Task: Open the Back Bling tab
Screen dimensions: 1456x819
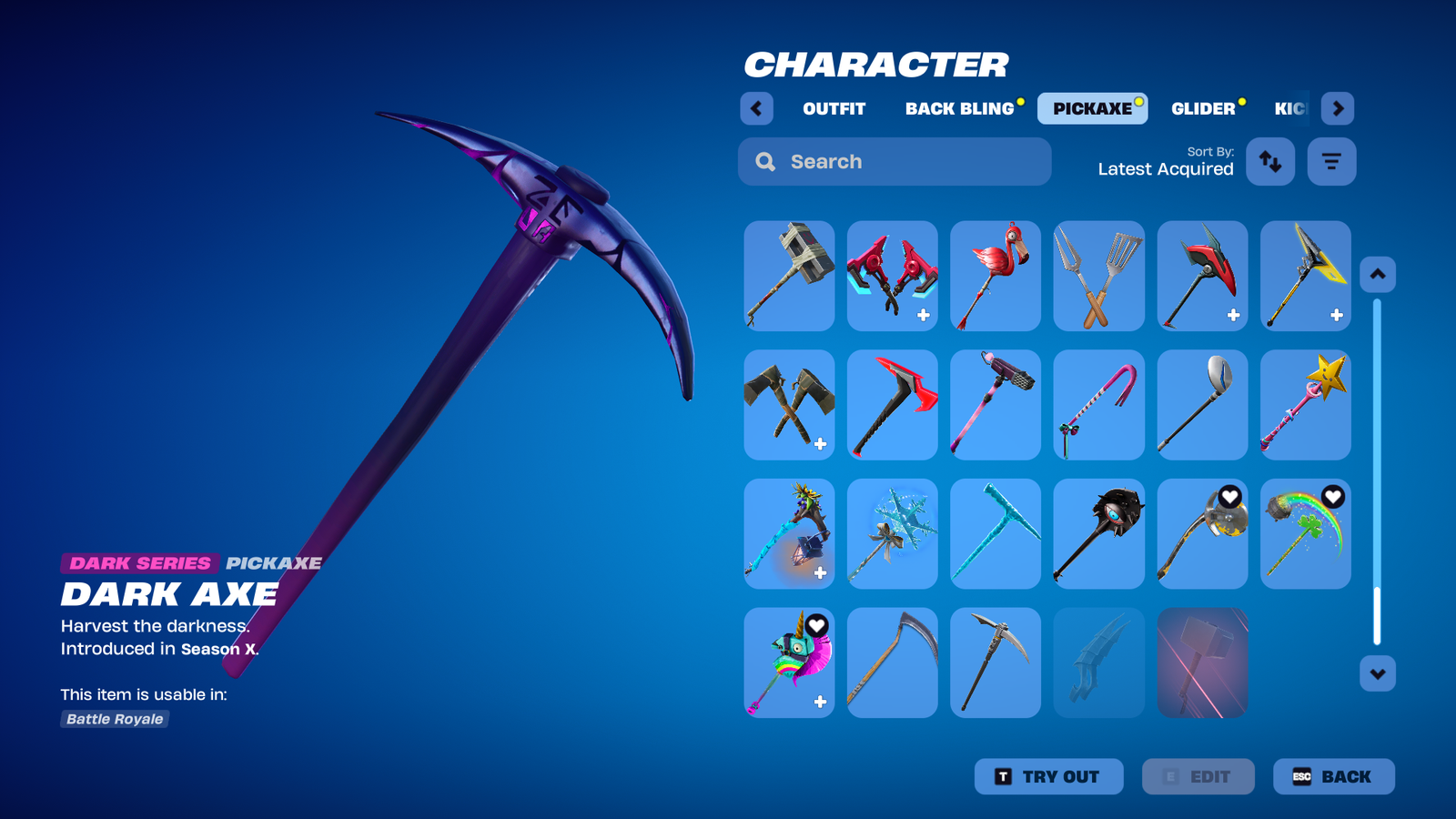Action: pos(959,108)
